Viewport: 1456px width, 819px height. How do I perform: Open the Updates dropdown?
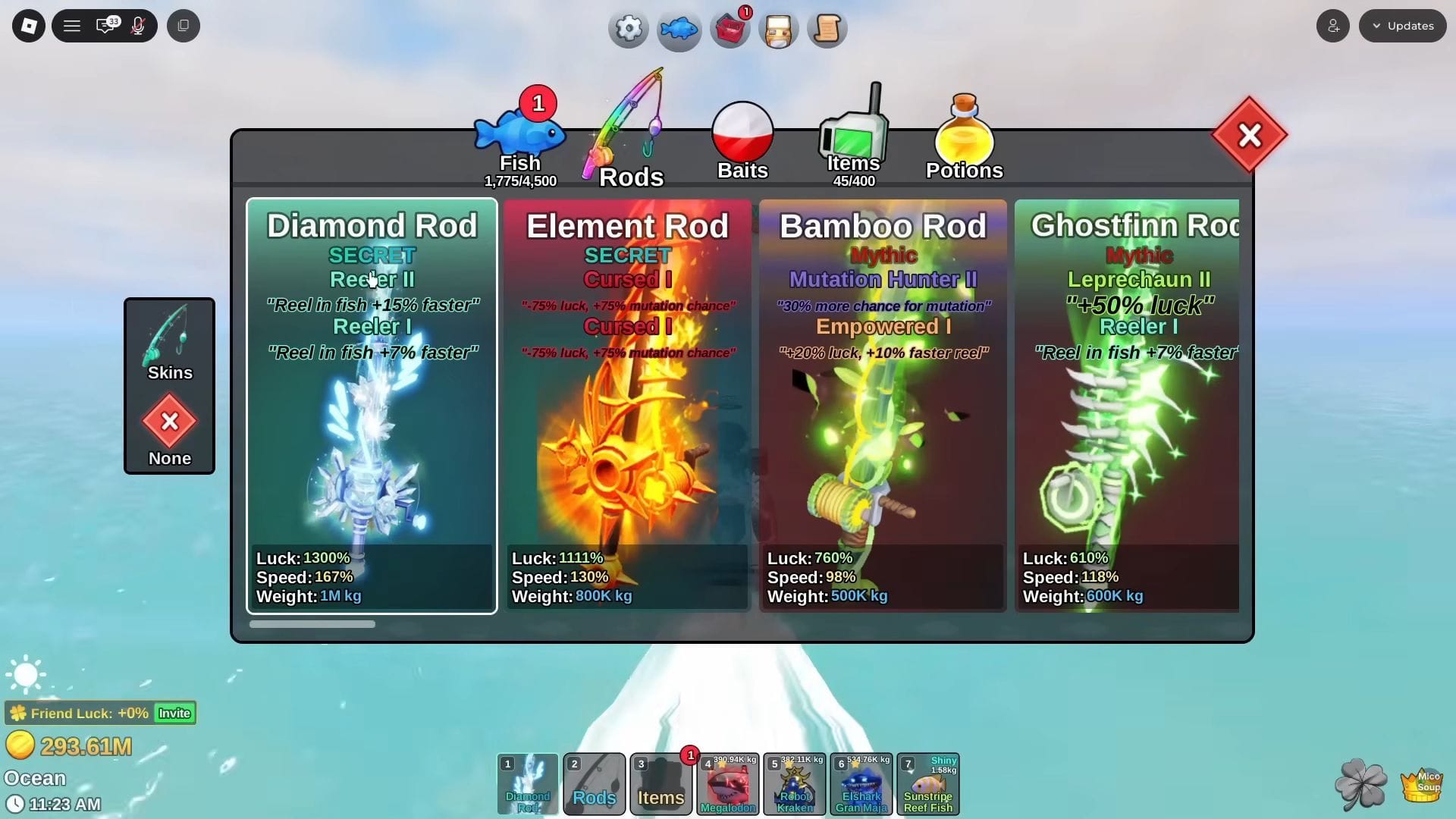coord(1402,26)
